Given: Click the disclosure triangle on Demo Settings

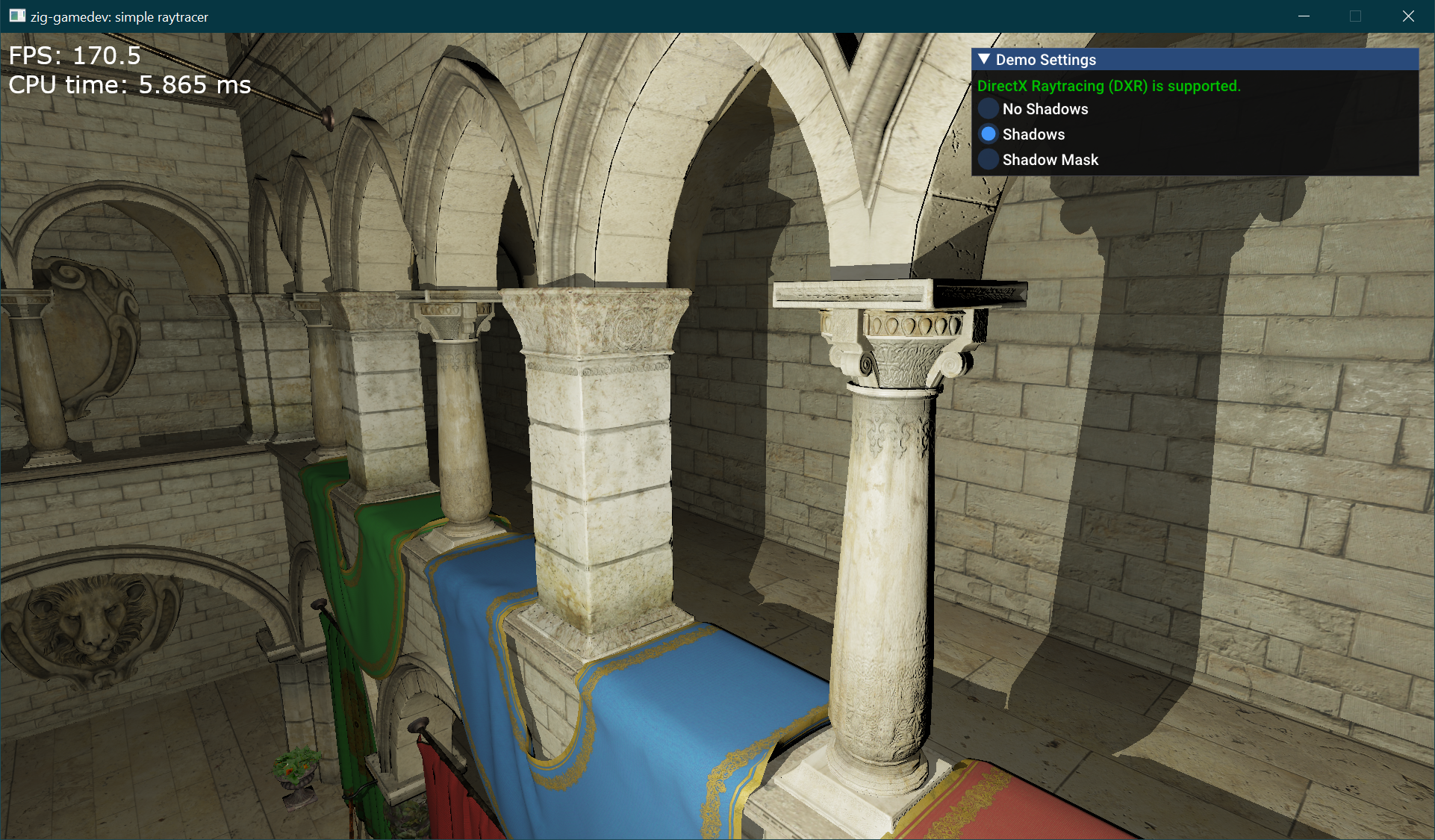Looking at the screenshot, I should (984, 60).
